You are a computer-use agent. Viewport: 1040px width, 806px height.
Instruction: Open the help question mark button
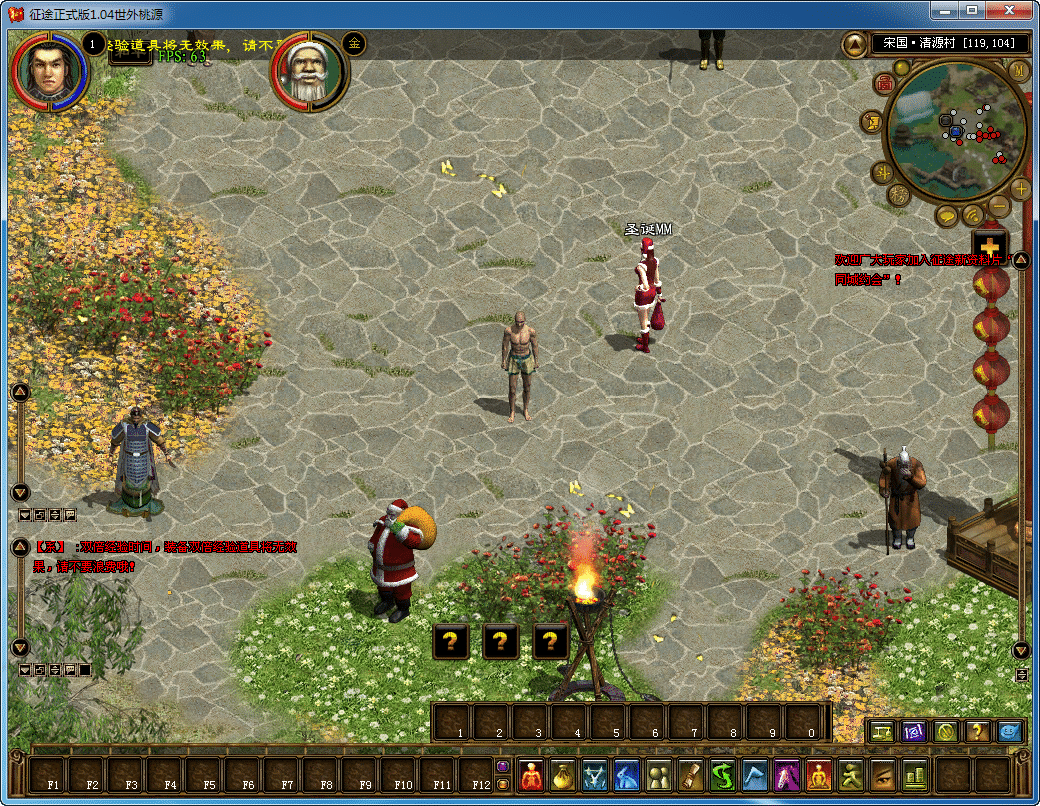977,731
